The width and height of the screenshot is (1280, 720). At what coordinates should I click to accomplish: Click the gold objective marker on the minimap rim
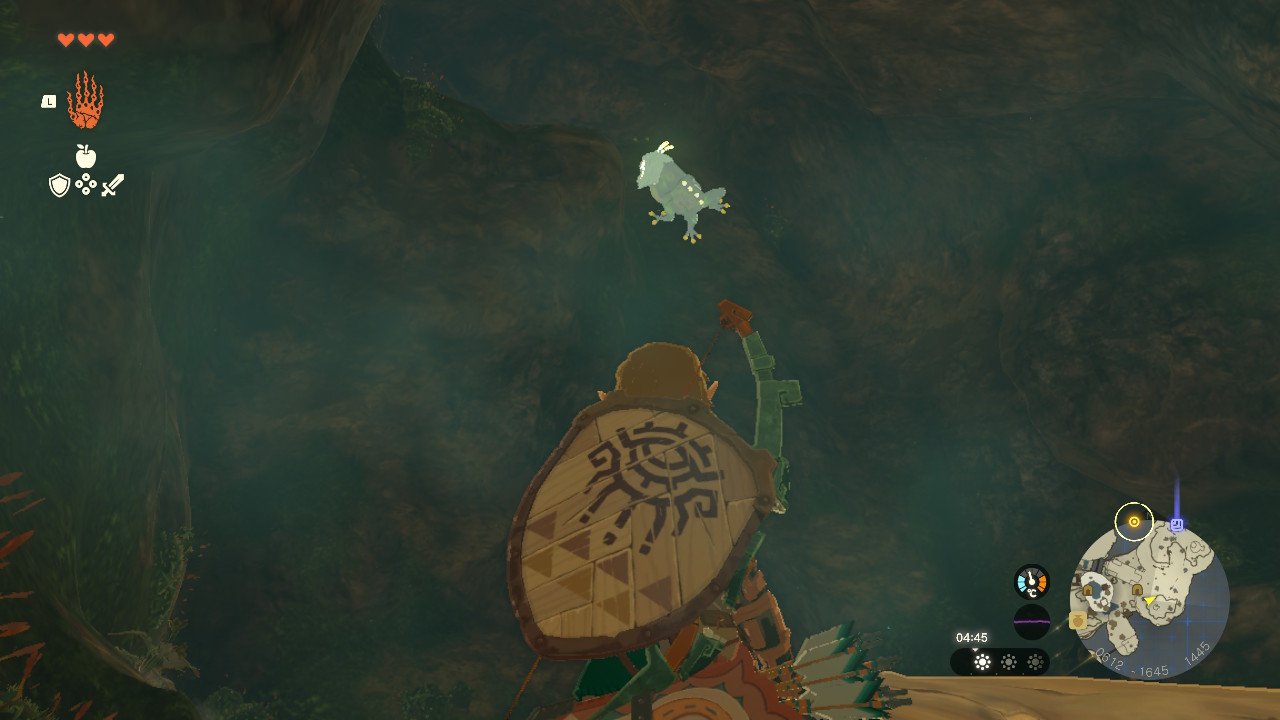(x=1134, y=522)
